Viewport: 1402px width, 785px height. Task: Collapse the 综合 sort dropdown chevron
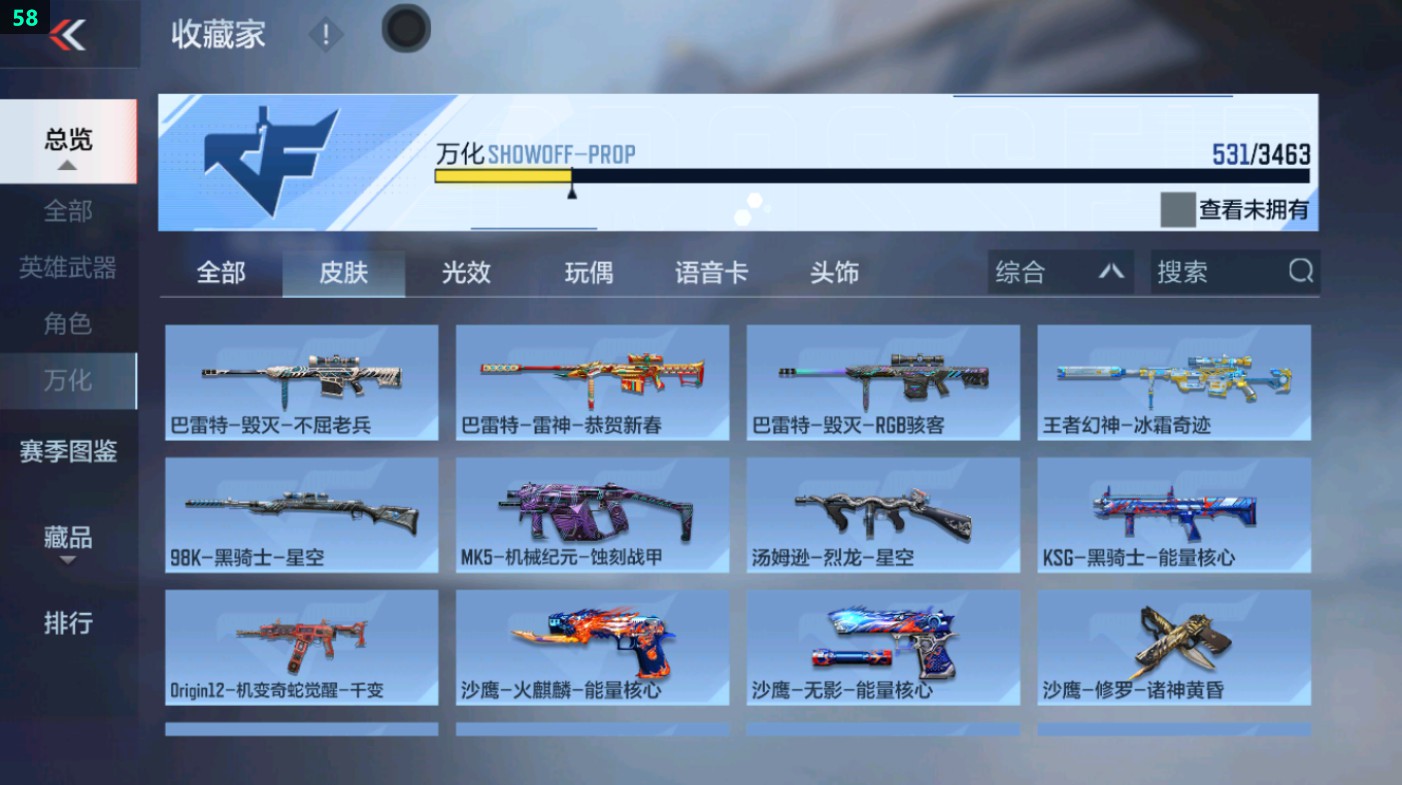pos(1110,271)
